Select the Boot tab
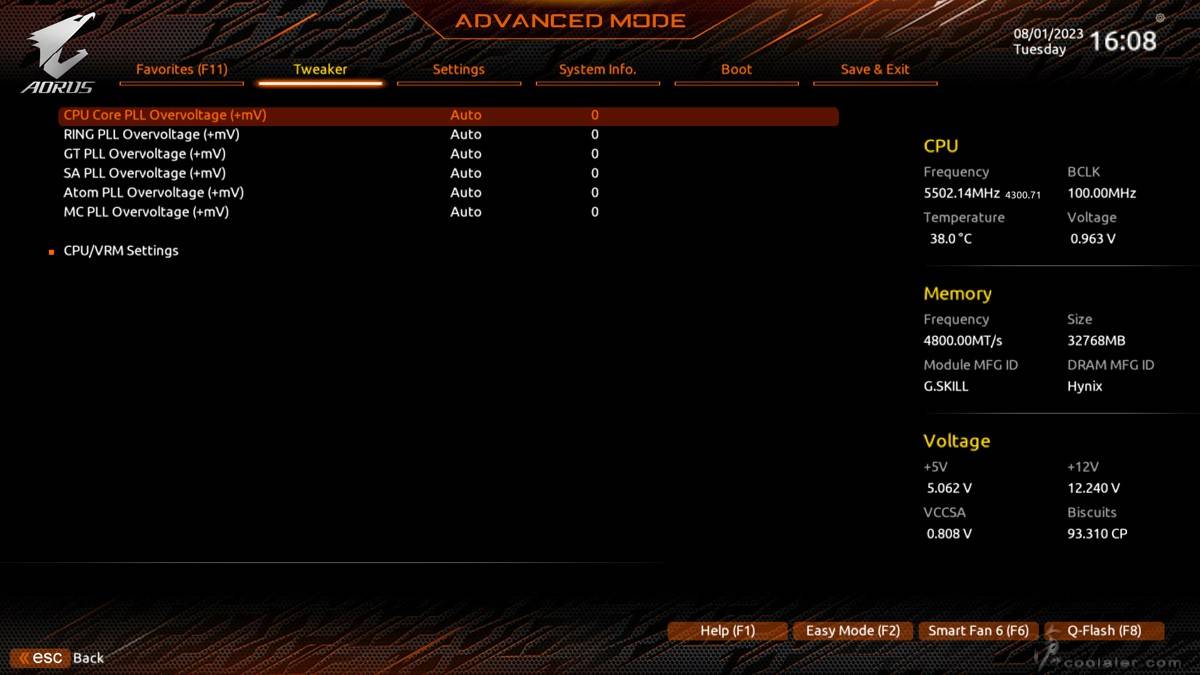The image size is (1200, 675). tap(736, 70)
